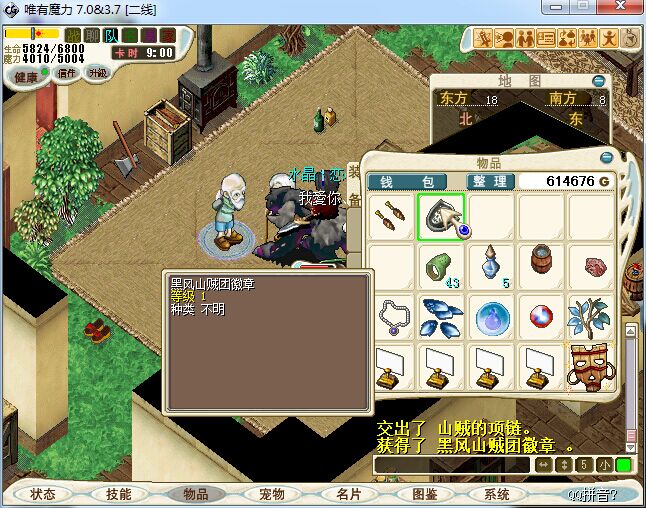Choose the wooden barrel item

point(541,265)
